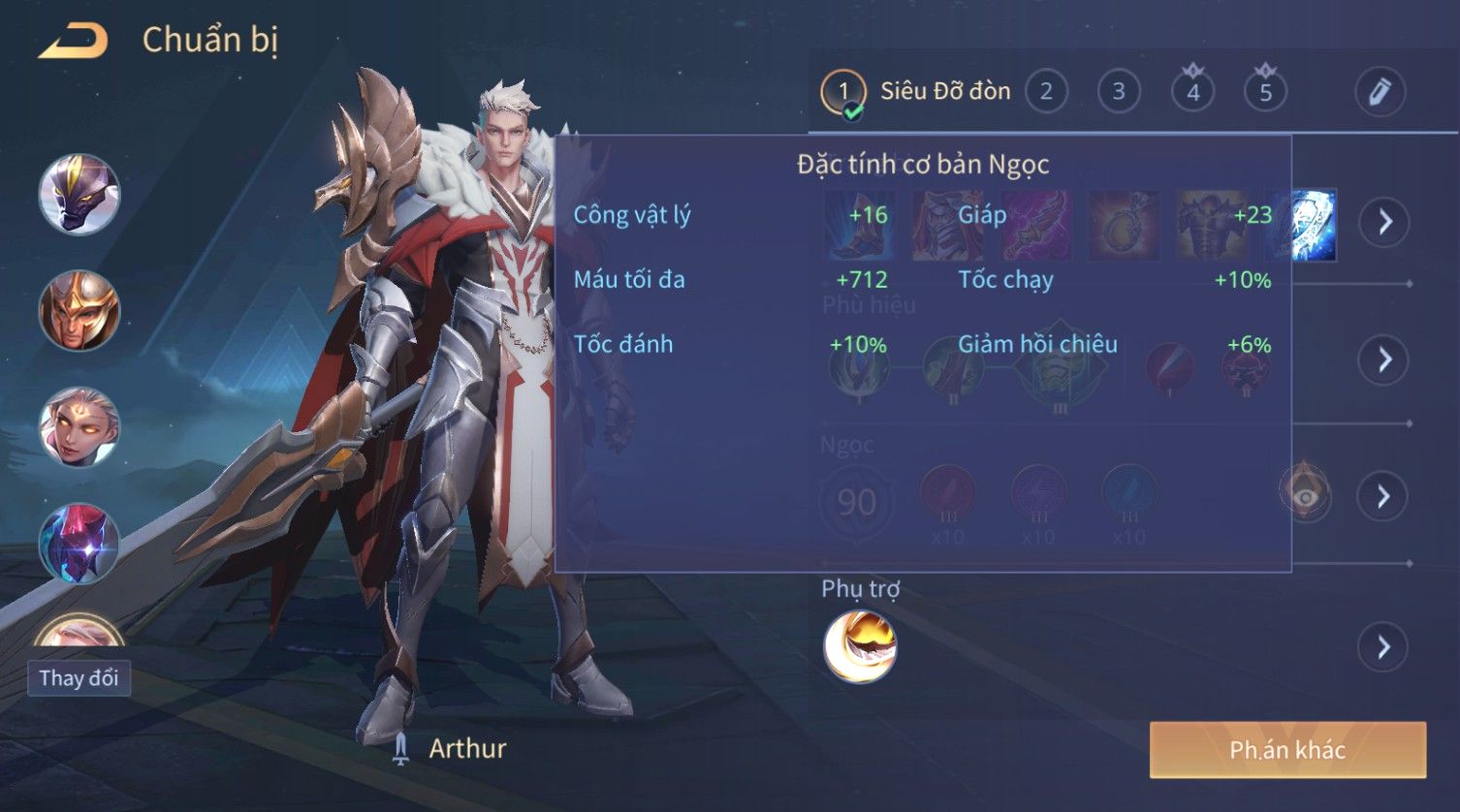Expand the Phụ trợ row arrow

point(1383,646)
